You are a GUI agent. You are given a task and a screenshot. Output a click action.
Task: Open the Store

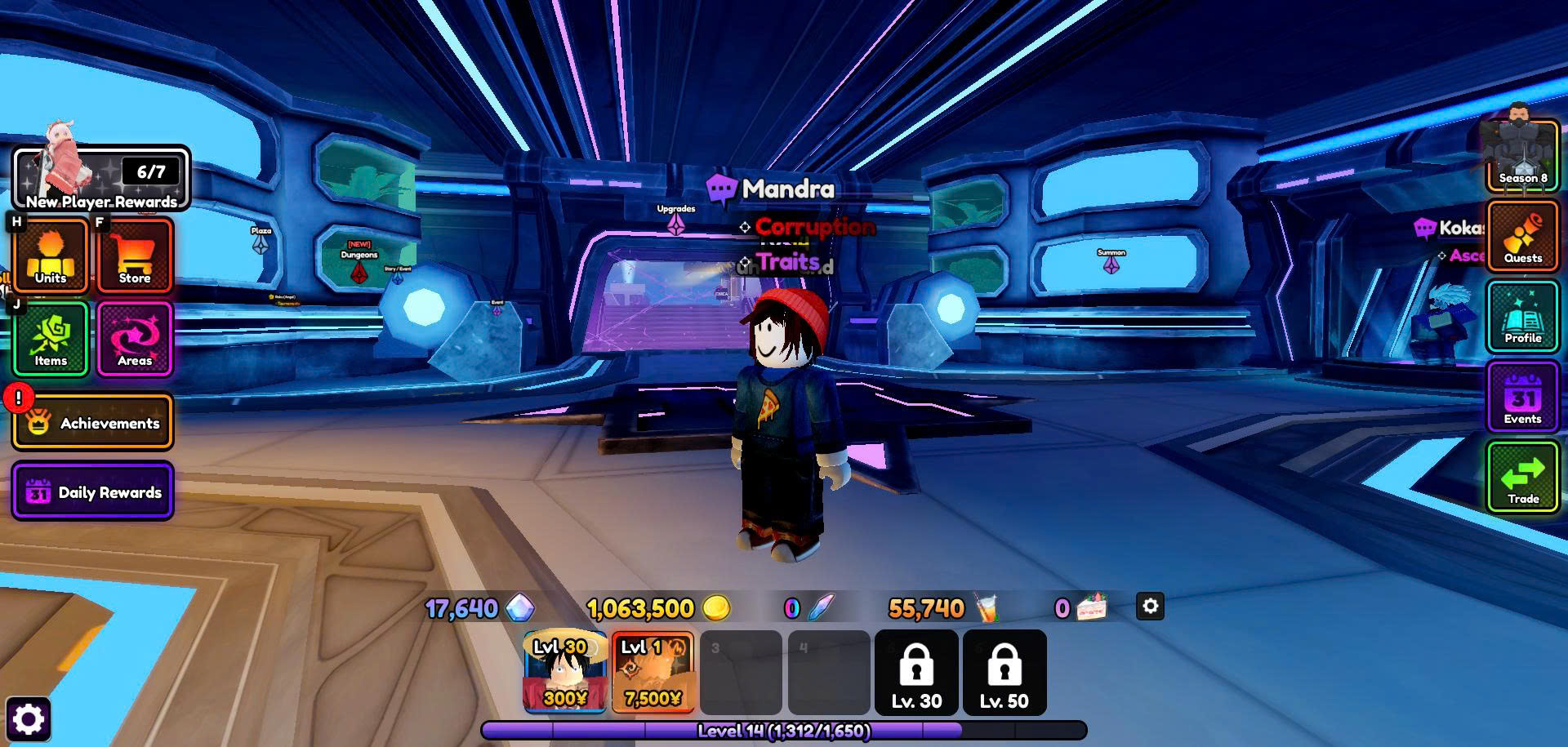tap(135, 255)
